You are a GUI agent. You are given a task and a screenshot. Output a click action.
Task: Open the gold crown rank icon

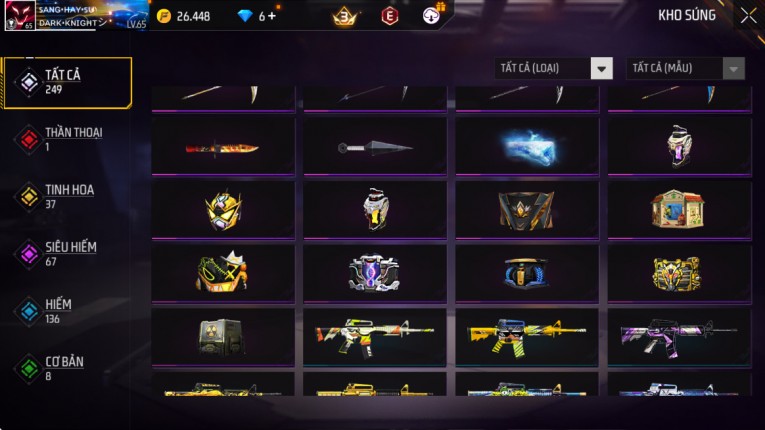345,16
